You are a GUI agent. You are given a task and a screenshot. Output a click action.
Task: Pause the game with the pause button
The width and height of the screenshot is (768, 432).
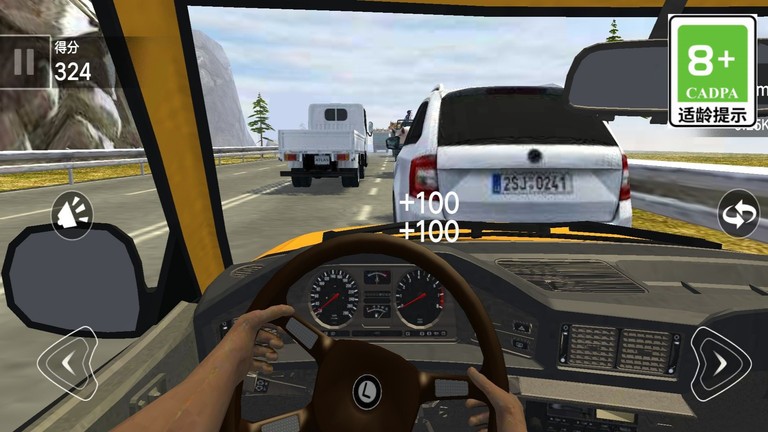(x=24, y=62)
